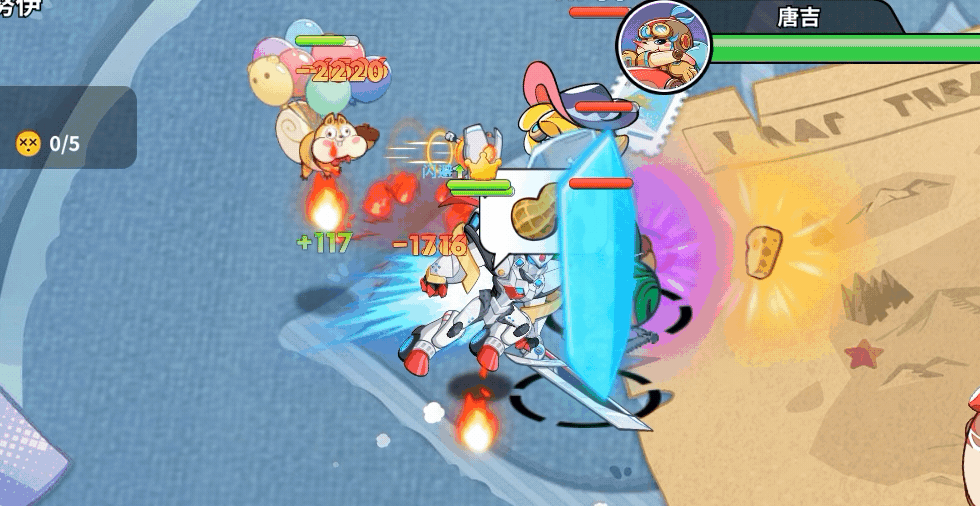Open the 0/5 knockout objective tracker

(50, 143)
